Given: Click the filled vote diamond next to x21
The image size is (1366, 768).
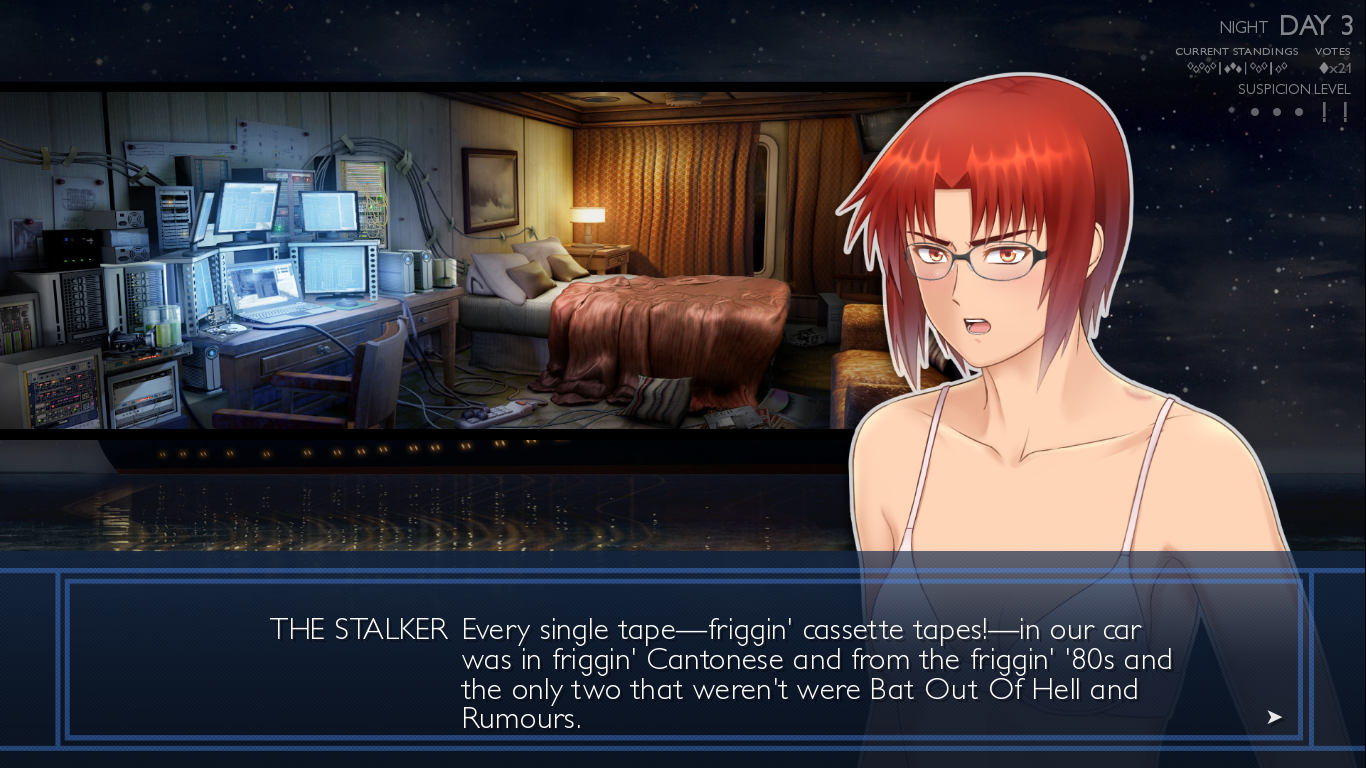Looking at the screenshot, I should (1325, 68).
